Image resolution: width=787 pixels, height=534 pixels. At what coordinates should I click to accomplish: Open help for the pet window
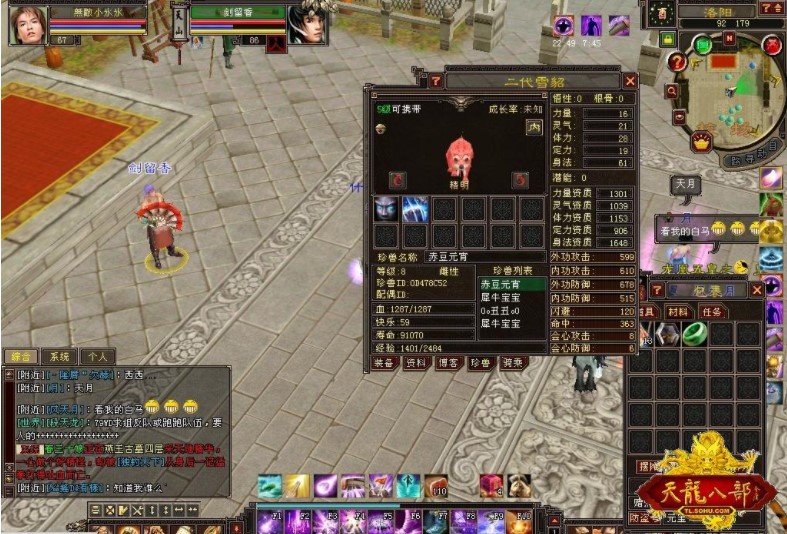point(436,80)
